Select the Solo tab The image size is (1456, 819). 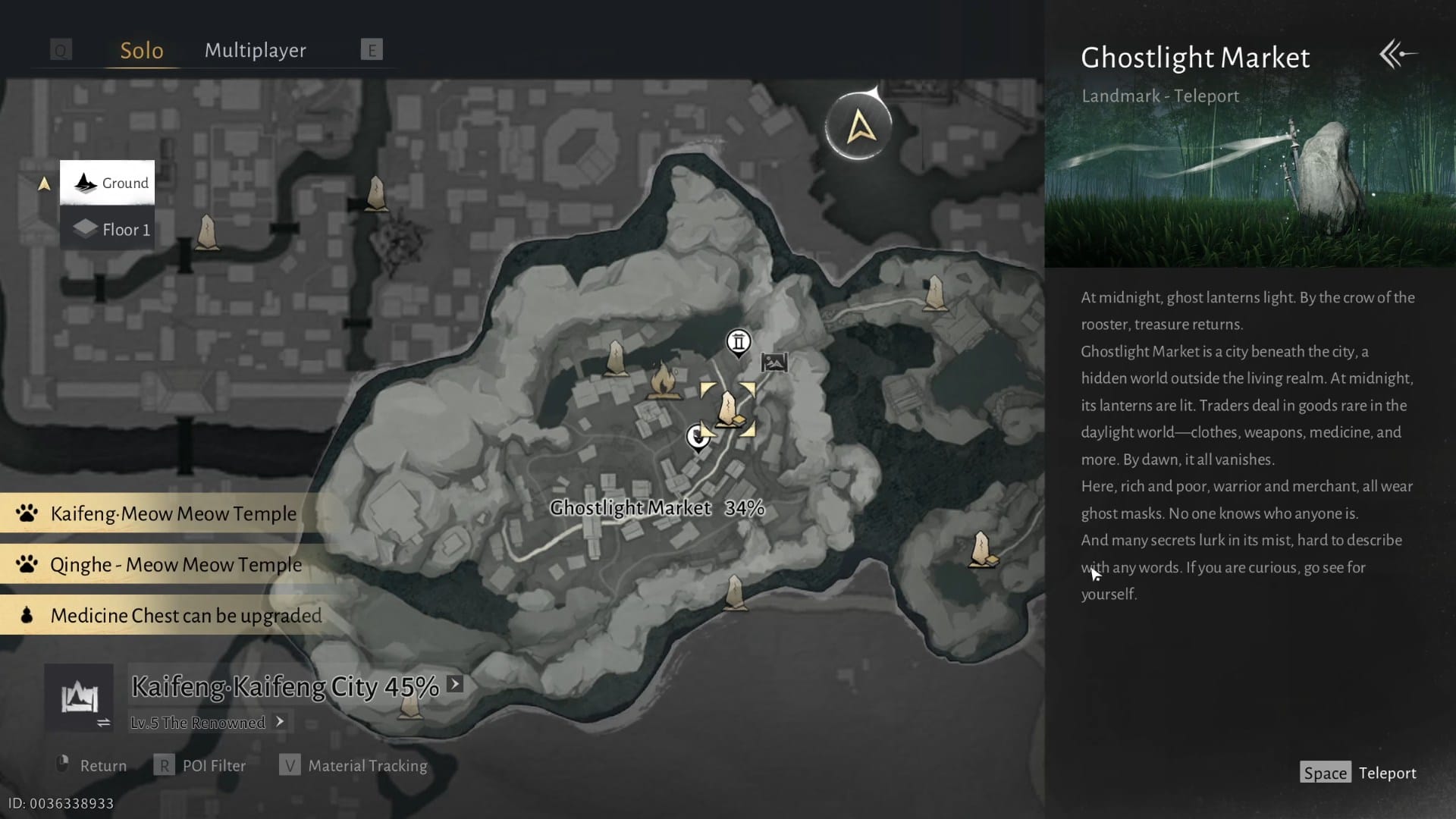[x=142, y=50]
